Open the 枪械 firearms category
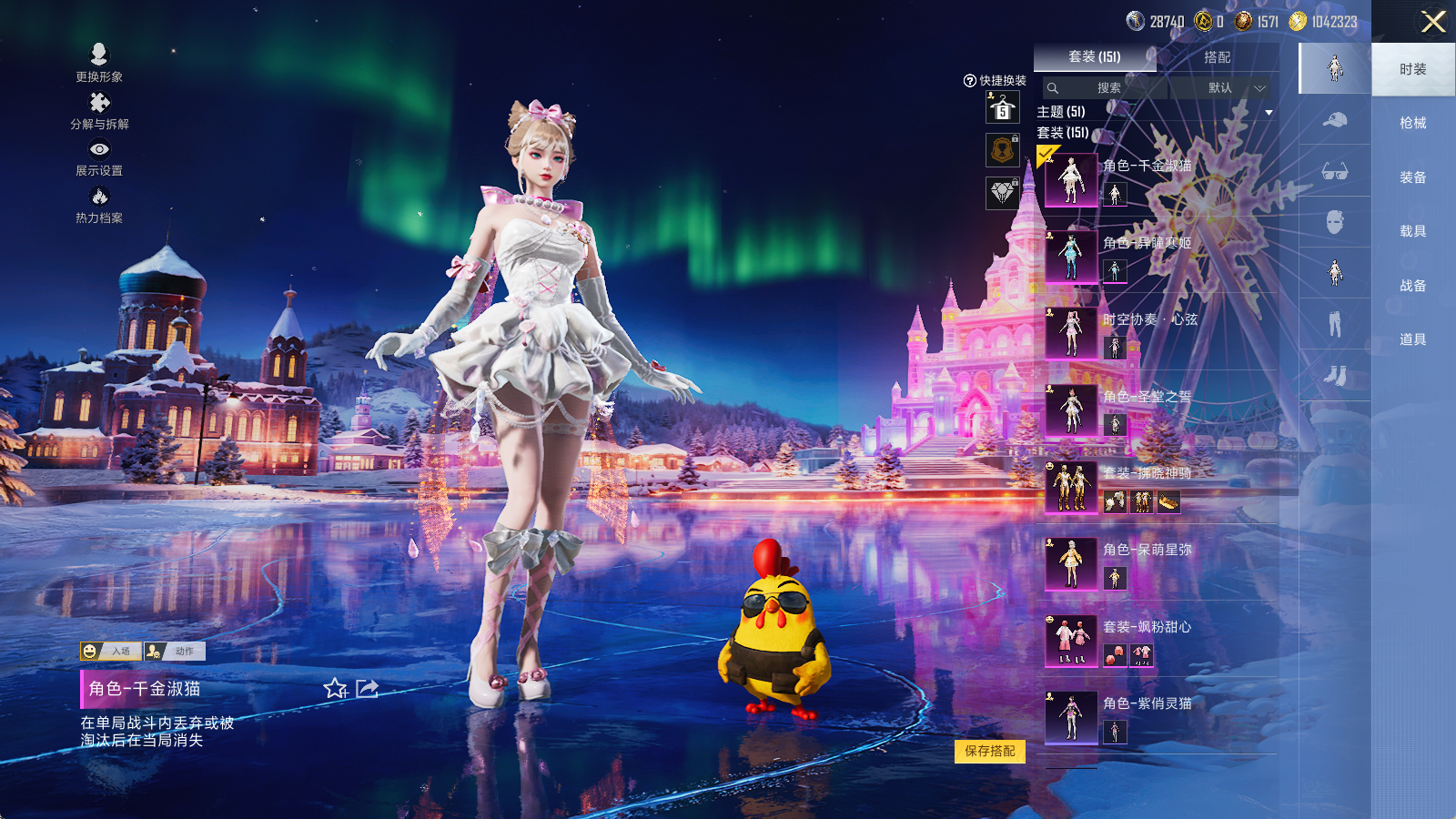This screenshot has width=1456, height=819. point(1412,123)
